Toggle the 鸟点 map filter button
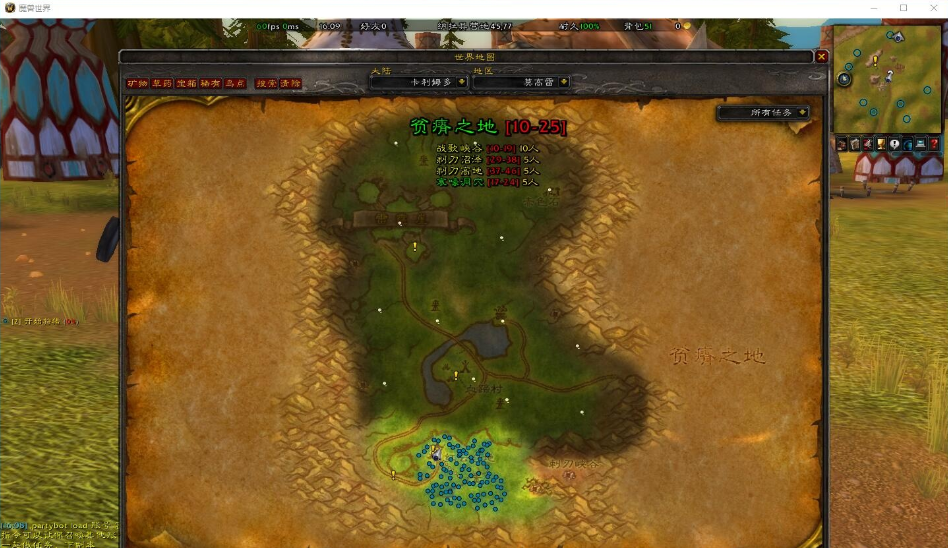The image size is (948, 548). point(234,84)
